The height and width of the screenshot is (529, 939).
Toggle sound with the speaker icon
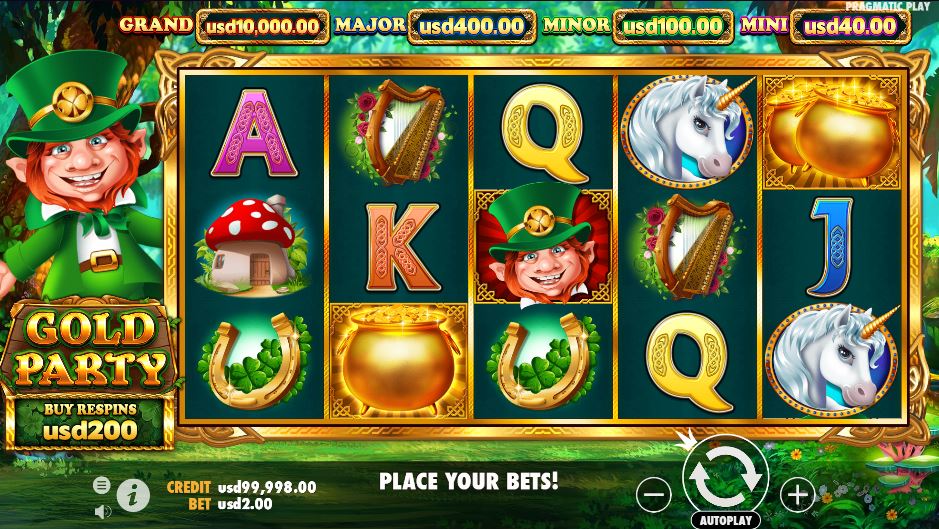point(101,511)
